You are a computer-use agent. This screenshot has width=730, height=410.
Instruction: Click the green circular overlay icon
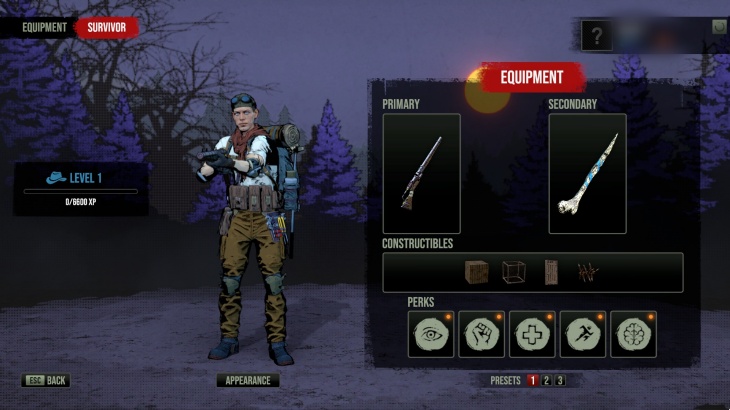[718, 27]
